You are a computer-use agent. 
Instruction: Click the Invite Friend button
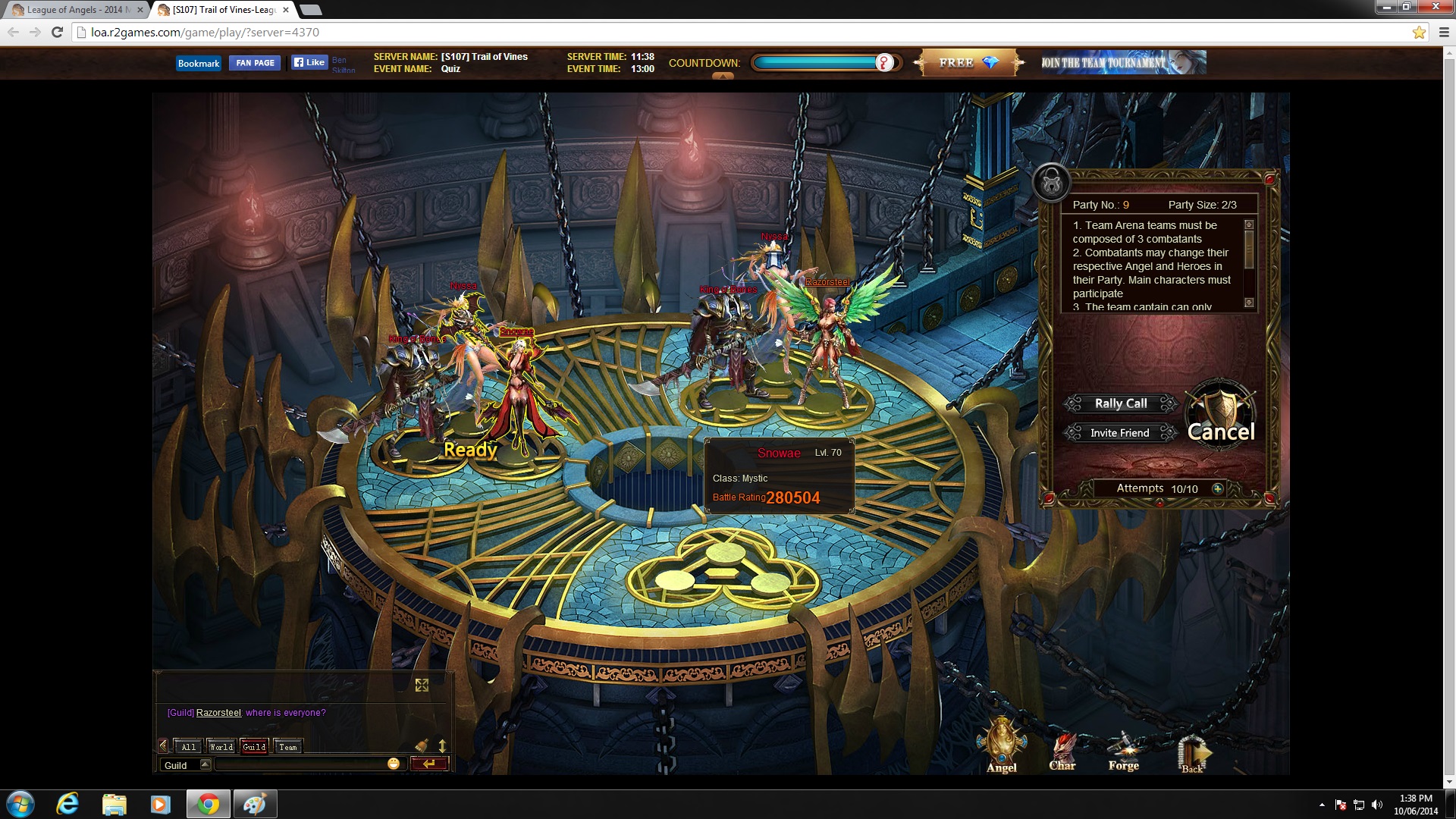(1119, 433)
